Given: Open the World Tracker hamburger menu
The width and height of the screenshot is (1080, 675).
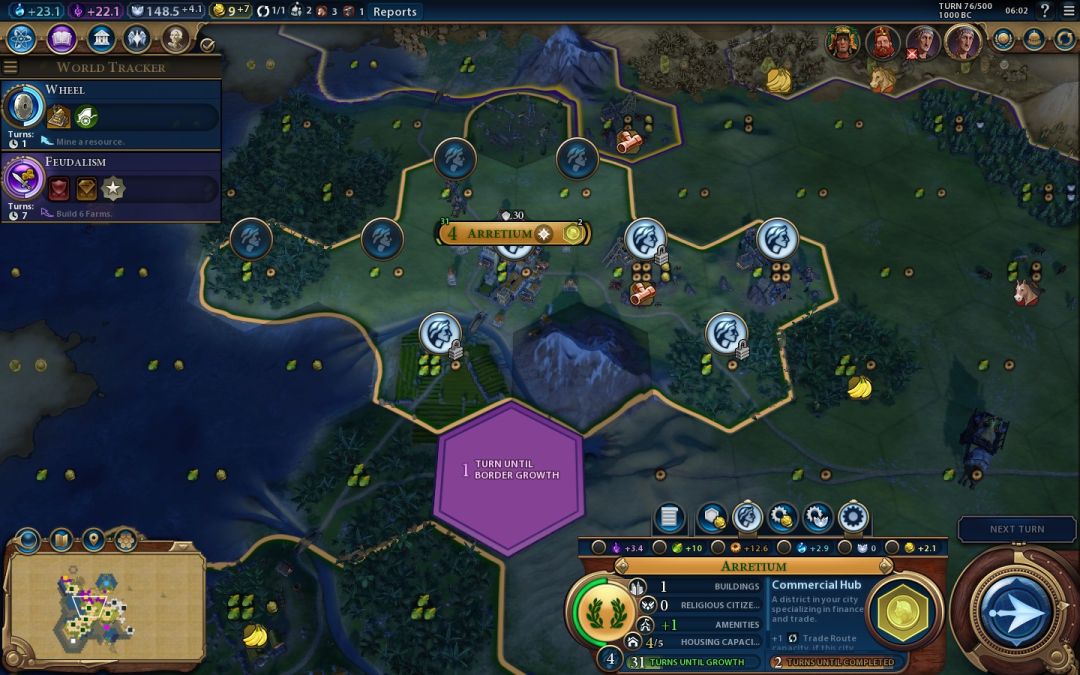Looking at the screenshot, I should [10, 67].
